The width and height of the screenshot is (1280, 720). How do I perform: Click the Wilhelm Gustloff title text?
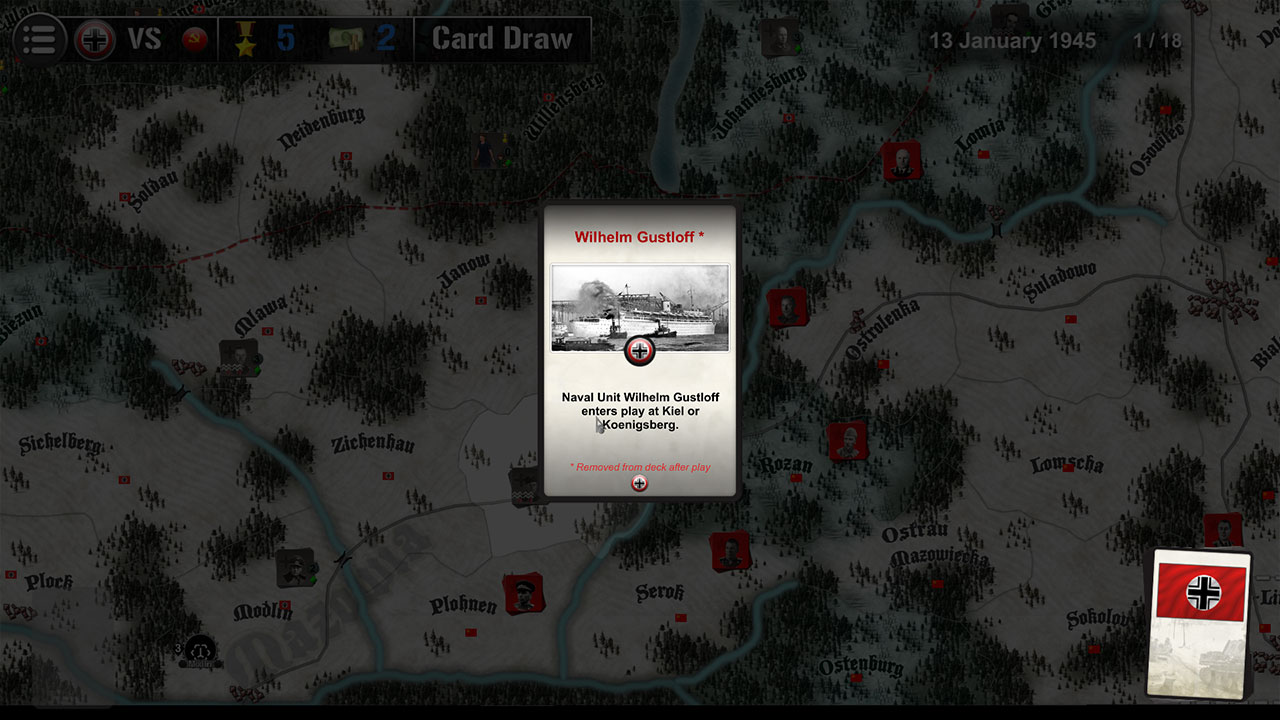tap(639, 237)
